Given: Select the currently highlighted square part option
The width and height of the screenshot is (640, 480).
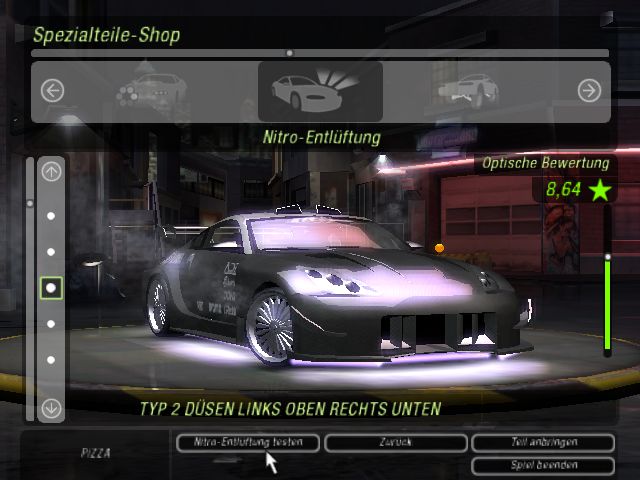Looking at the screenshot, I should [x=52, y=288].
